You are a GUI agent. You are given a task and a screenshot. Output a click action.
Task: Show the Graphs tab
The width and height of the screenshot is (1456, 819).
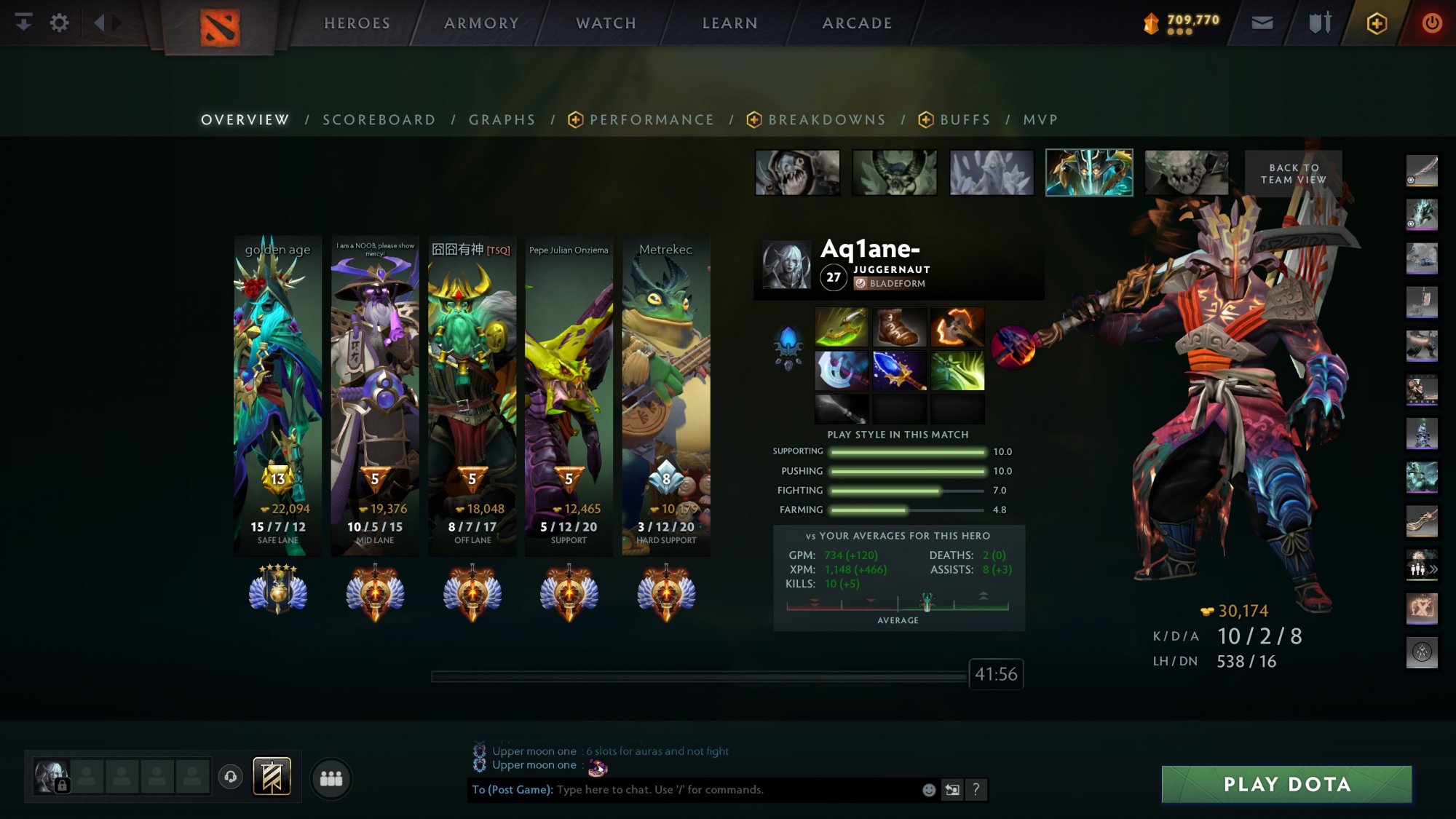click(502, 120)
